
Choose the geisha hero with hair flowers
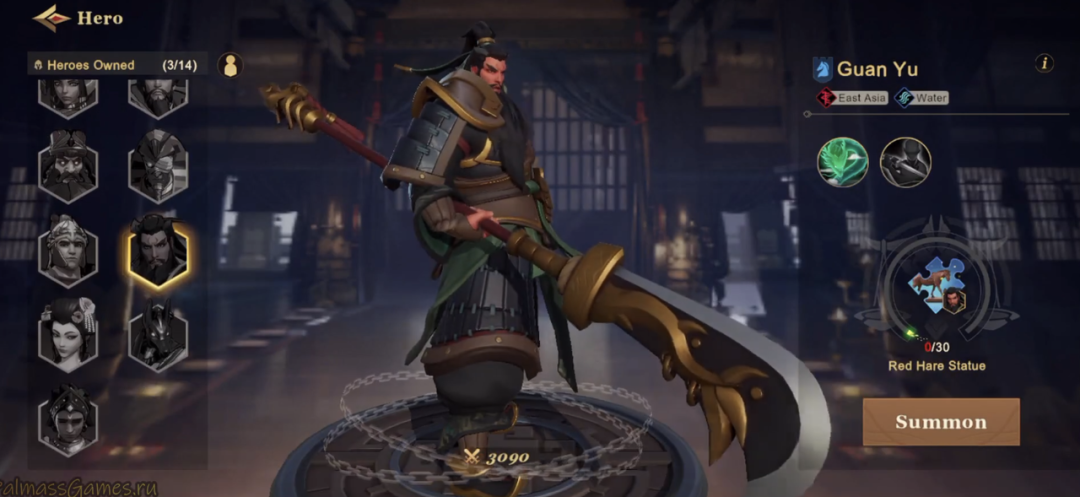(68, 333)
